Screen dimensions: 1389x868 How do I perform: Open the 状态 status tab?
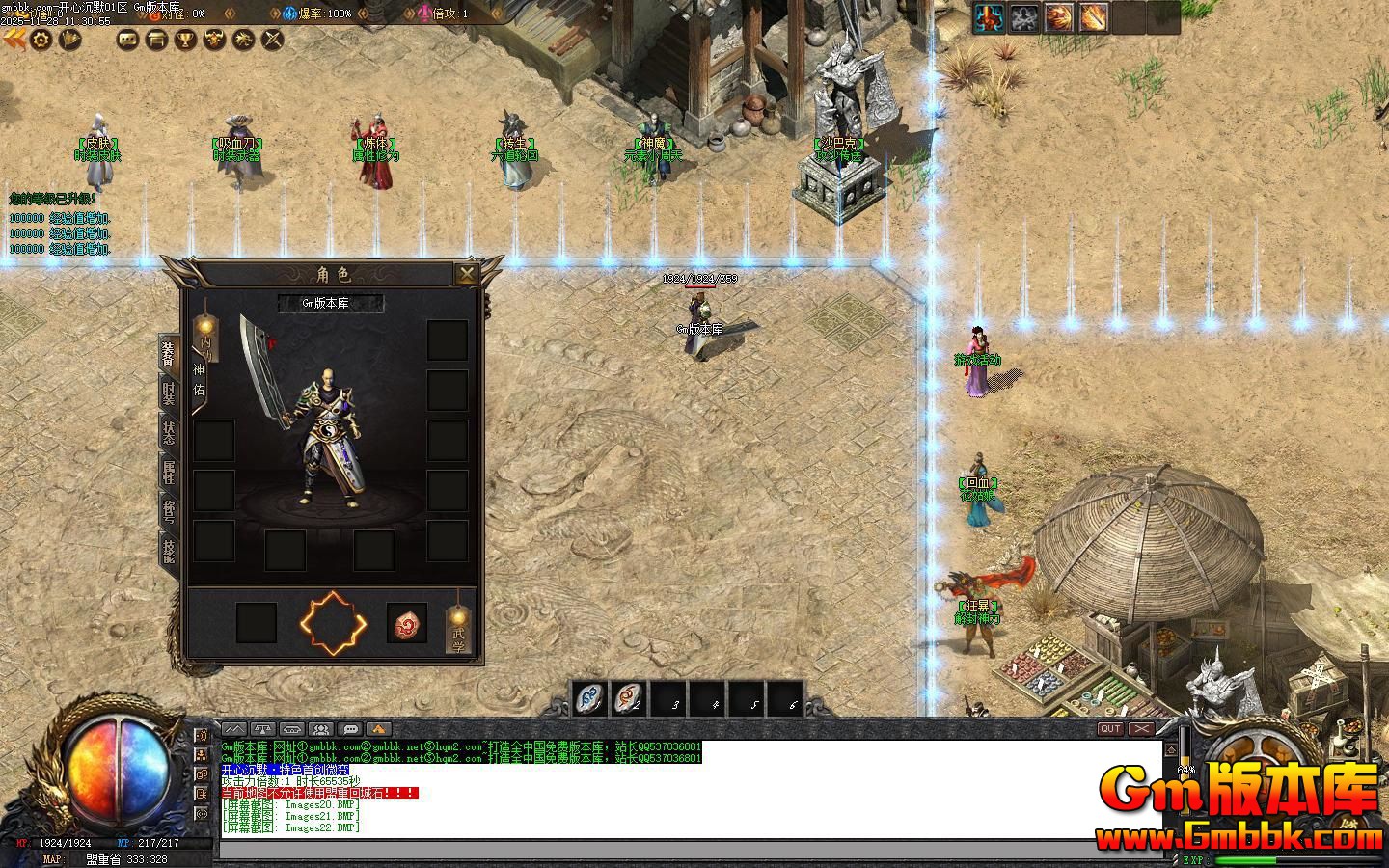click(170, 433)
